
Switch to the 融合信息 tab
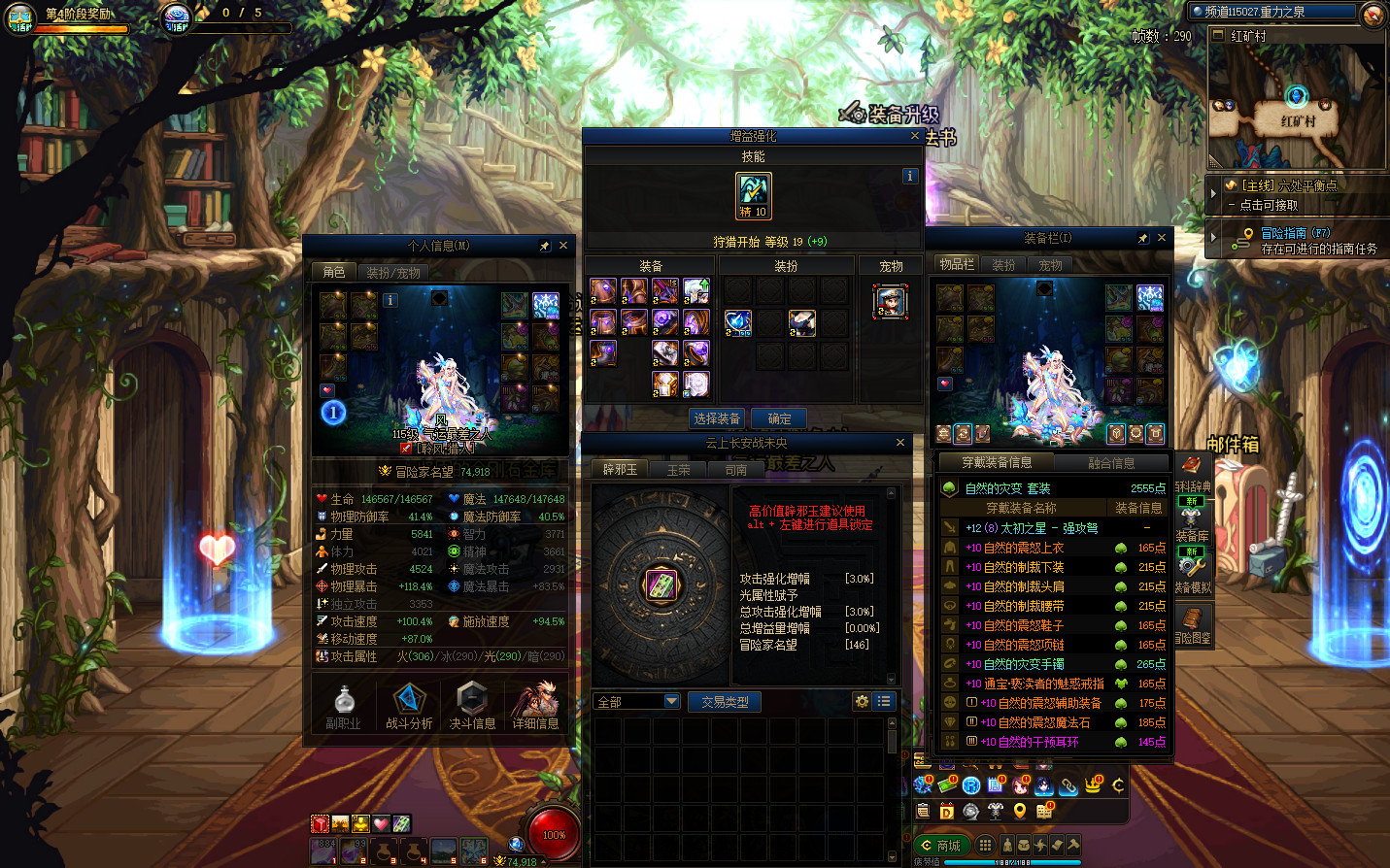[1111, 463]
